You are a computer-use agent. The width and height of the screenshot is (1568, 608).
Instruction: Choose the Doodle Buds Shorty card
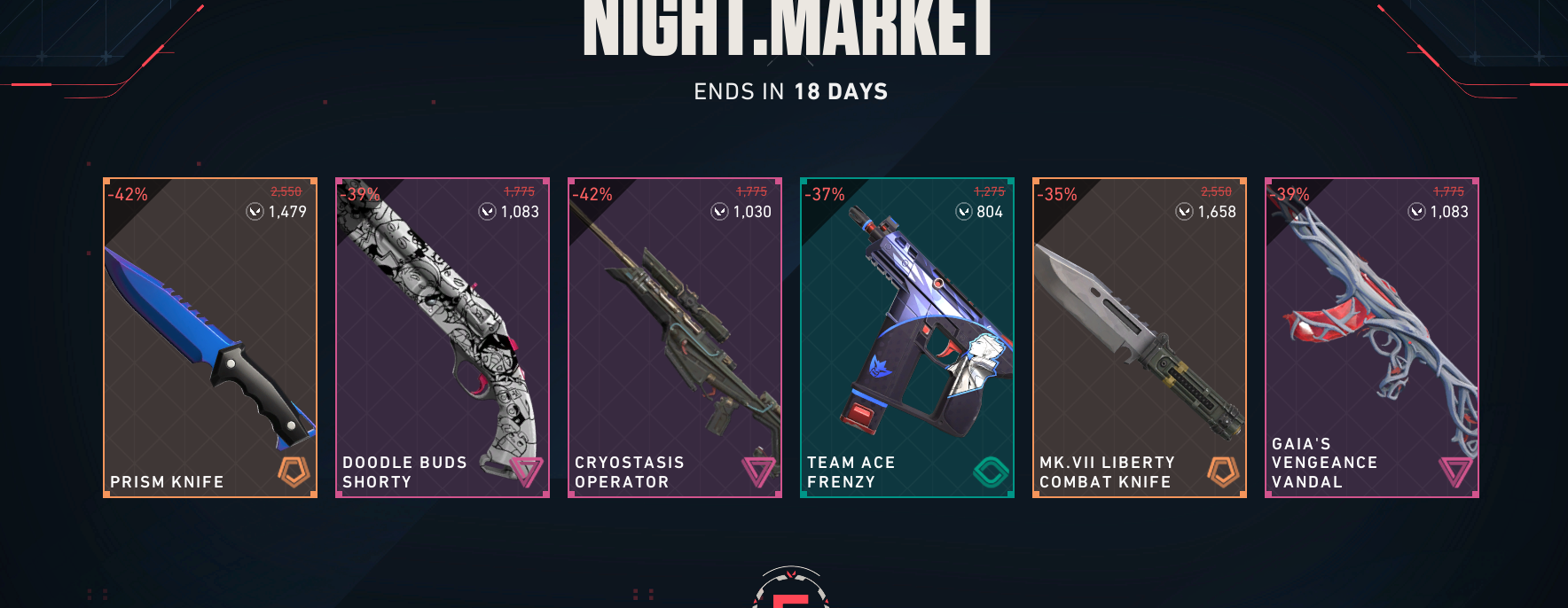click(443, 338)
